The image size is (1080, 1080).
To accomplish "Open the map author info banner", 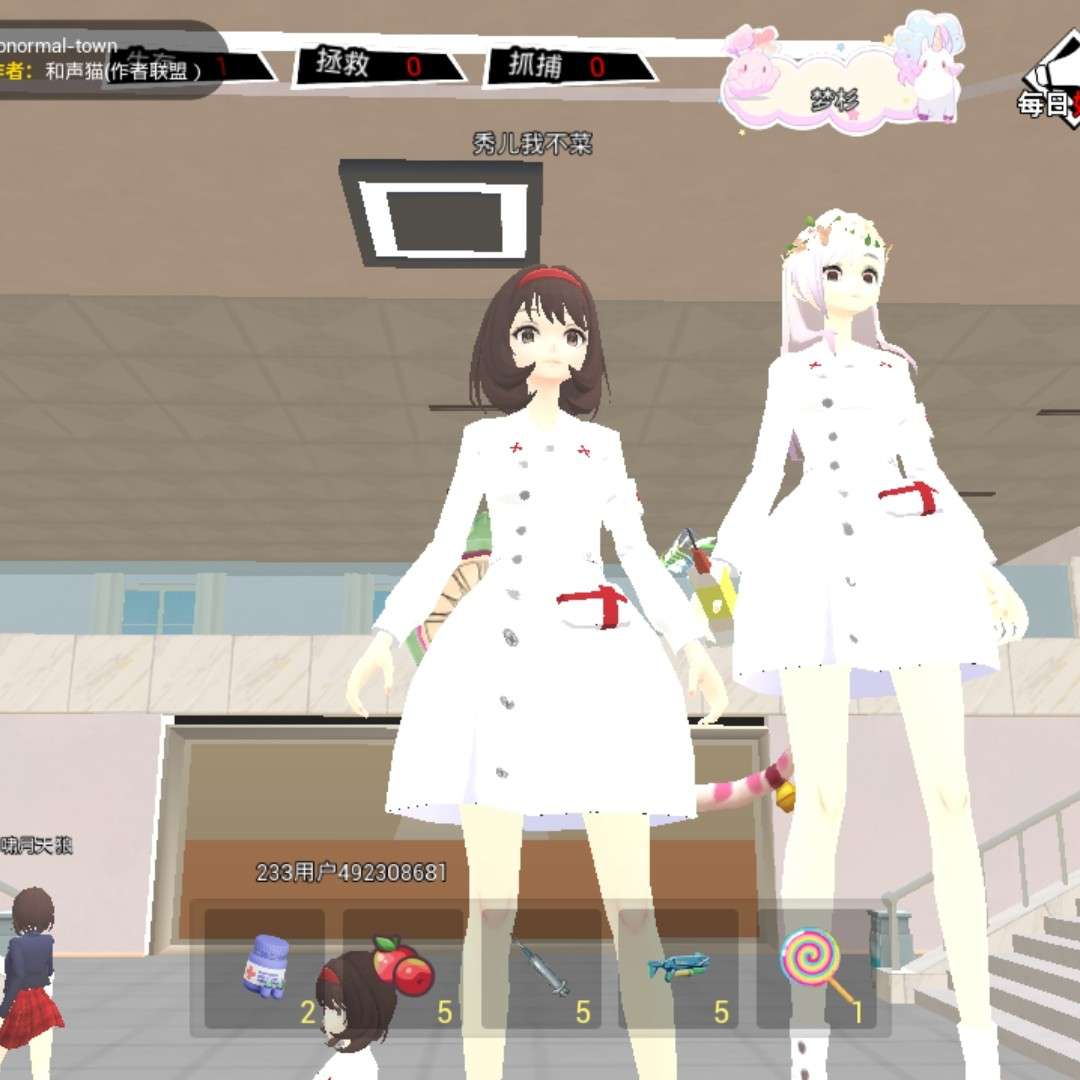I will [x=105, y=60].
